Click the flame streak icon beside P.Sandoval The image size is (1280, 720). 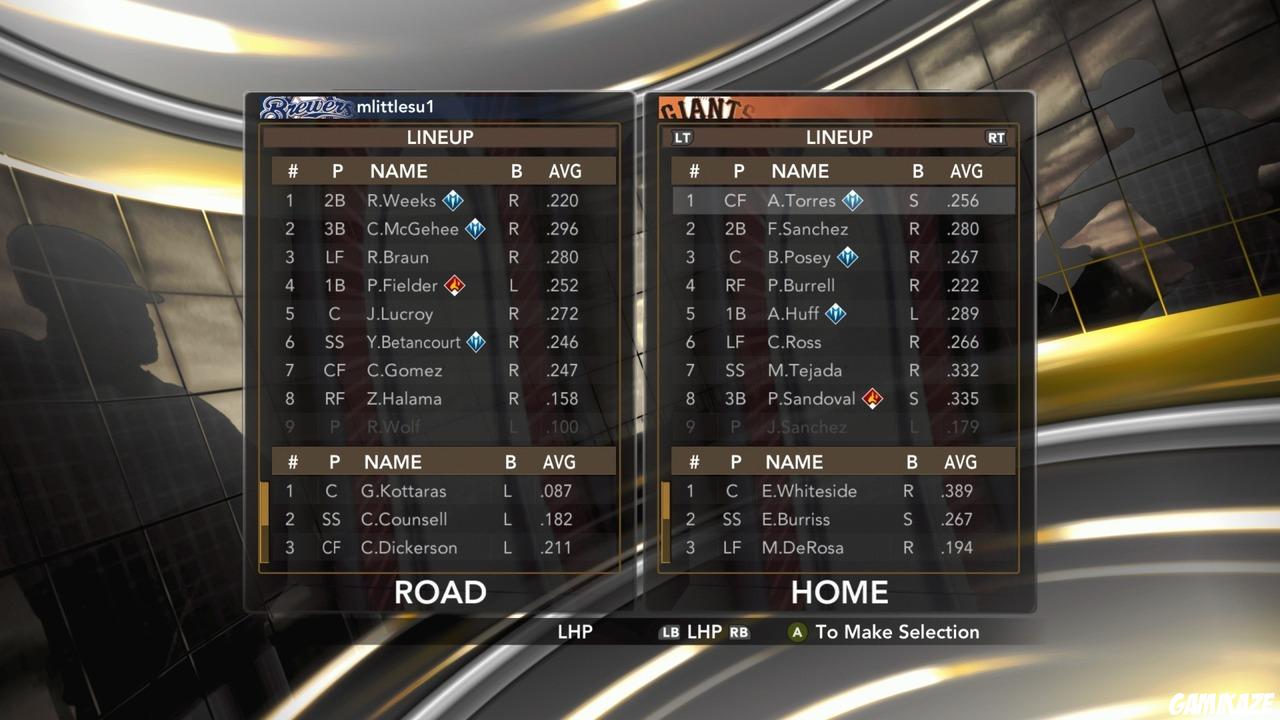pyautogui.click(x=871, y=399)
